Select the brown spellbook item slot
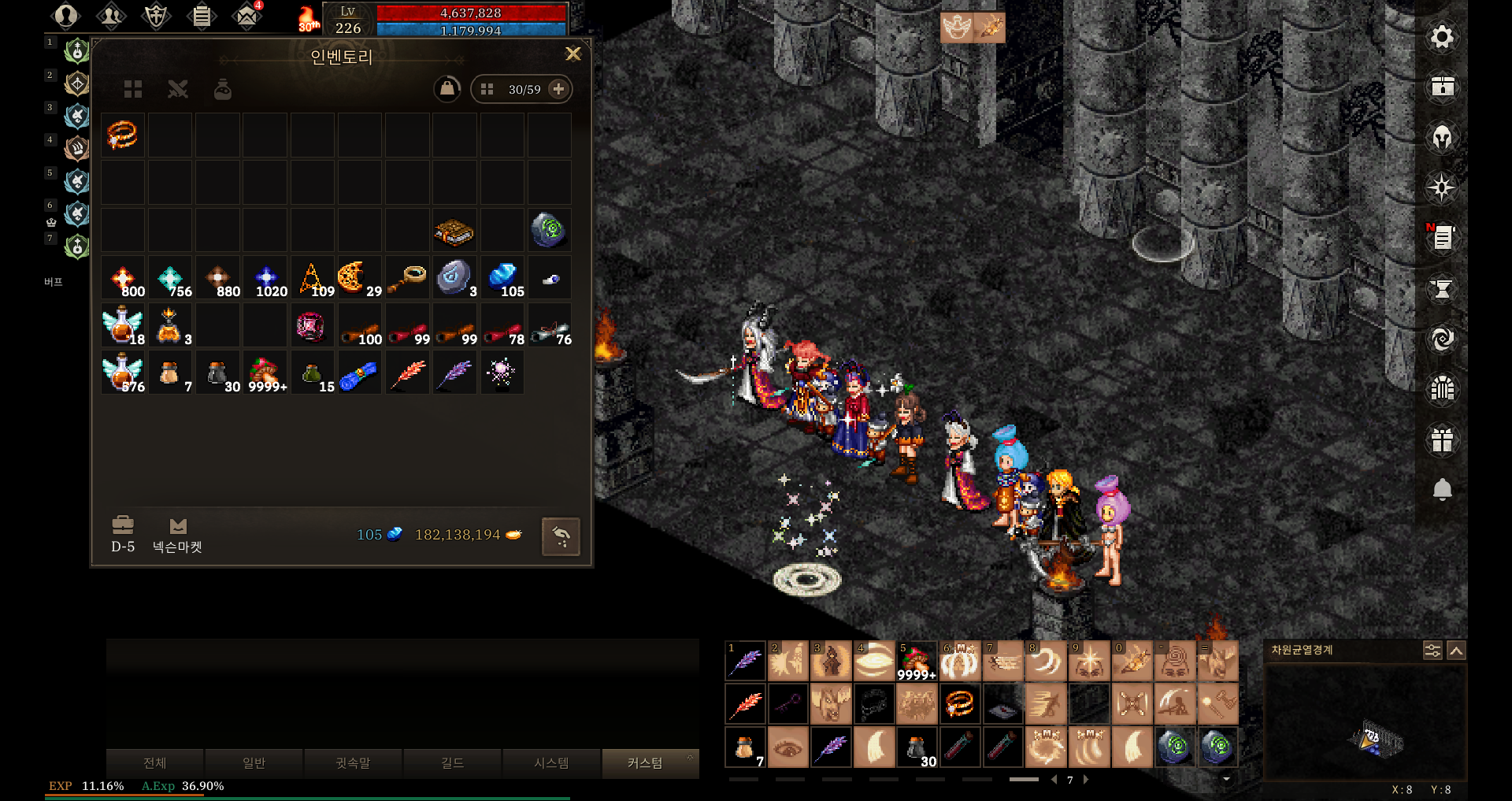1512x801 pixels. click(x=454, y=231)
